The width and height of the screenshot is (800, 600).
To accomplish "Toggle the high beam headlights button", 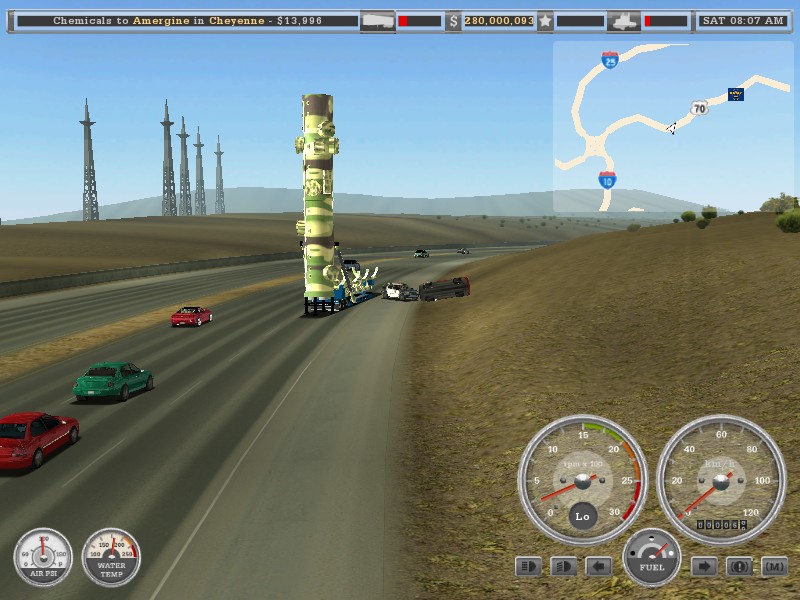I will click(529, 567).
